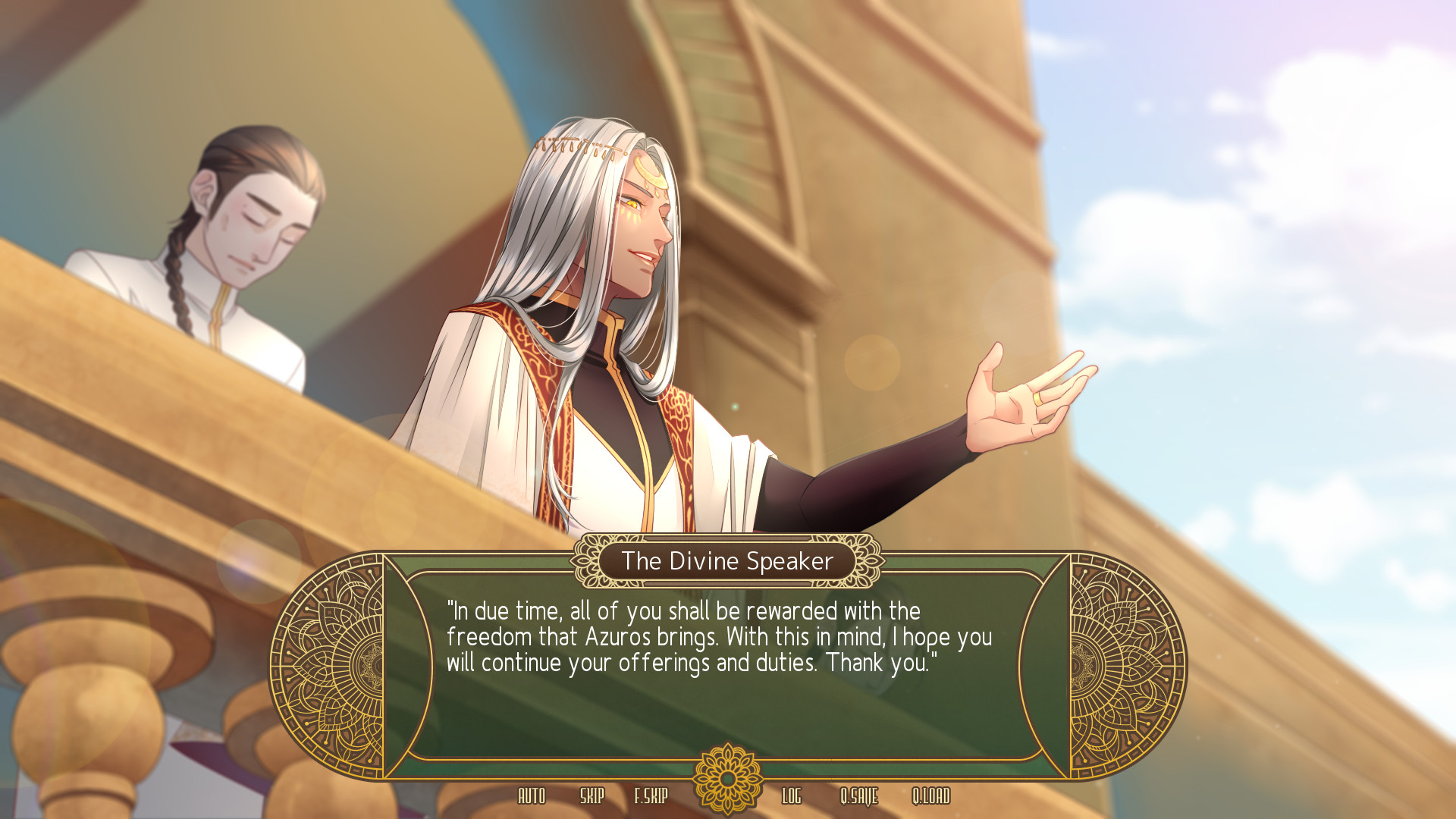Click the small inner mandala right of the text
This screenshot has width=1456, height=819.
(1078, 664)
